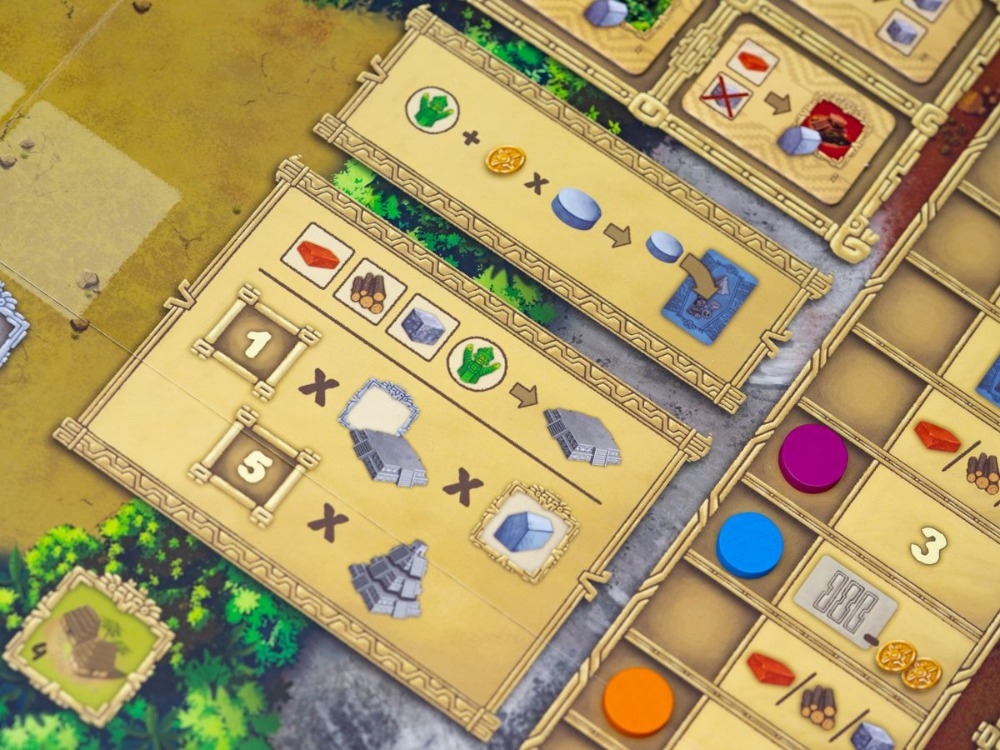Choose the track space marked 3
The image size is (1000, 750).
[928, 548]
